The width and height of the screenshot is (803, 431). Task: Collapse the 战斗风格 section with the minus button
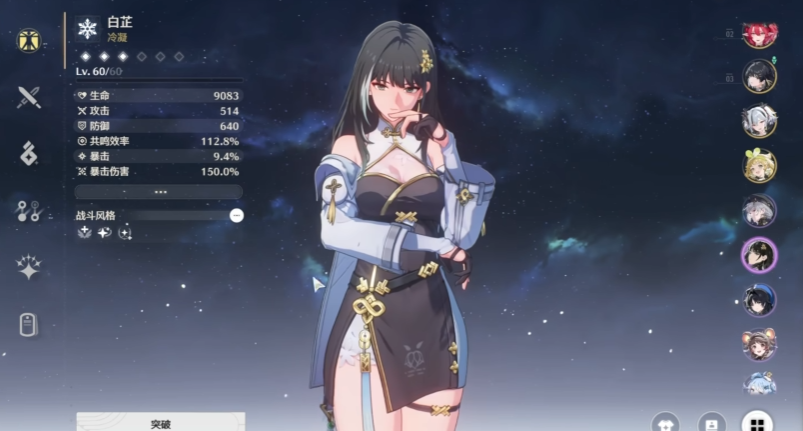point(236,215)
